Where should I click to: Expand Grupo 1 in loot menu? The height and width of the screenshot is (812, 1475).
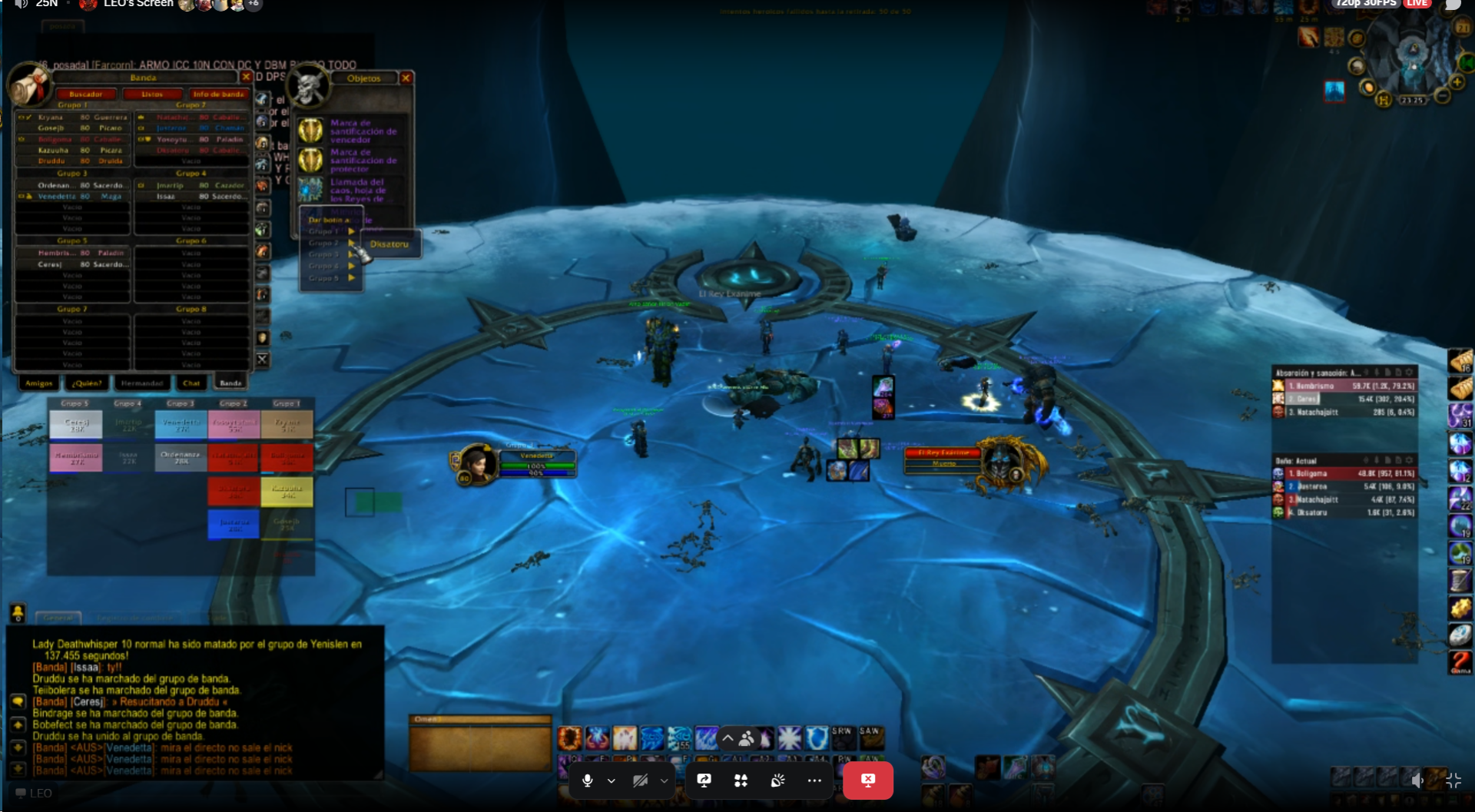click(331, 231)
